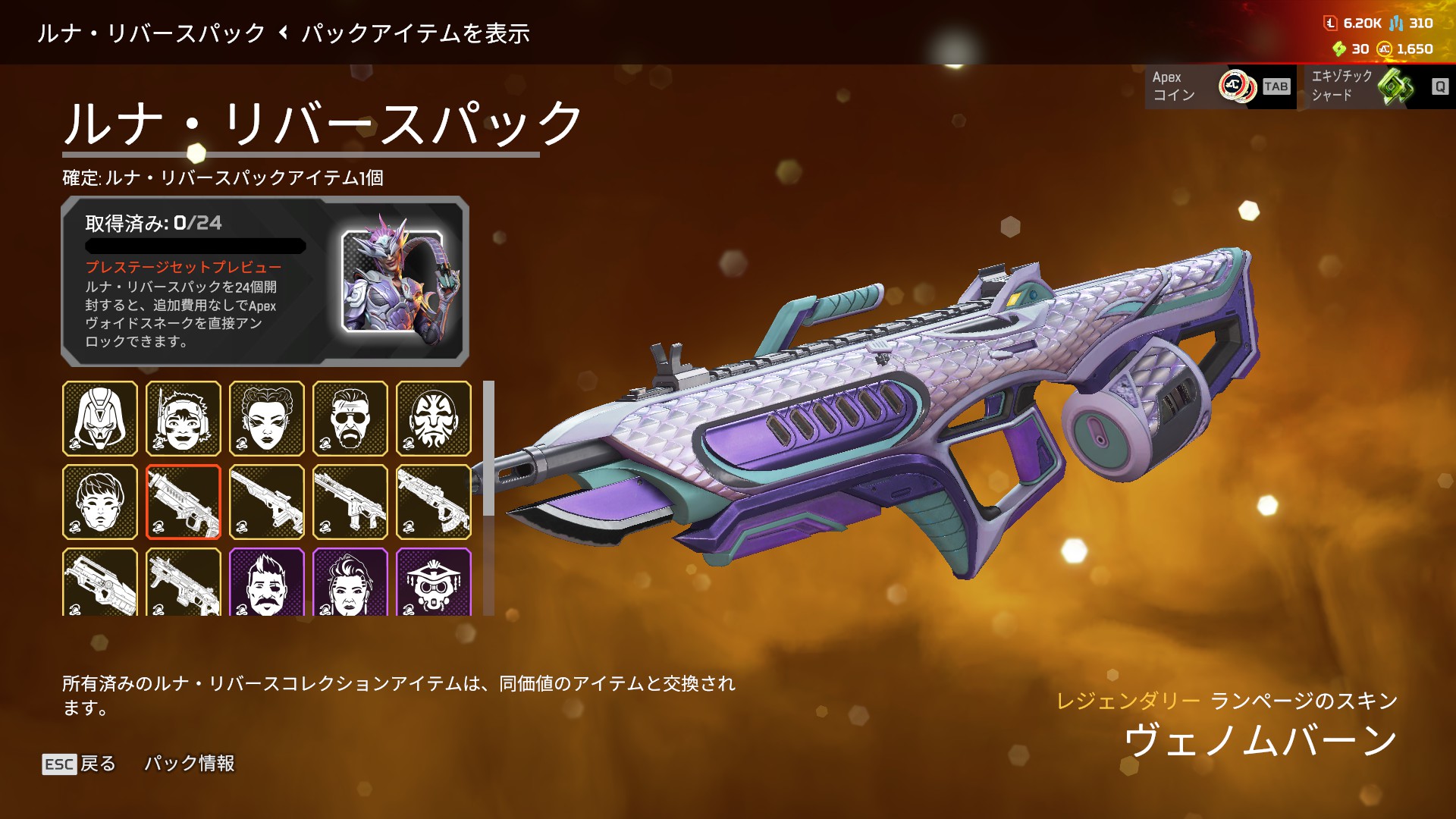The image size is (1456, 819).
Task: Choose the short-haired legend face tile
Action: (100, 502)
